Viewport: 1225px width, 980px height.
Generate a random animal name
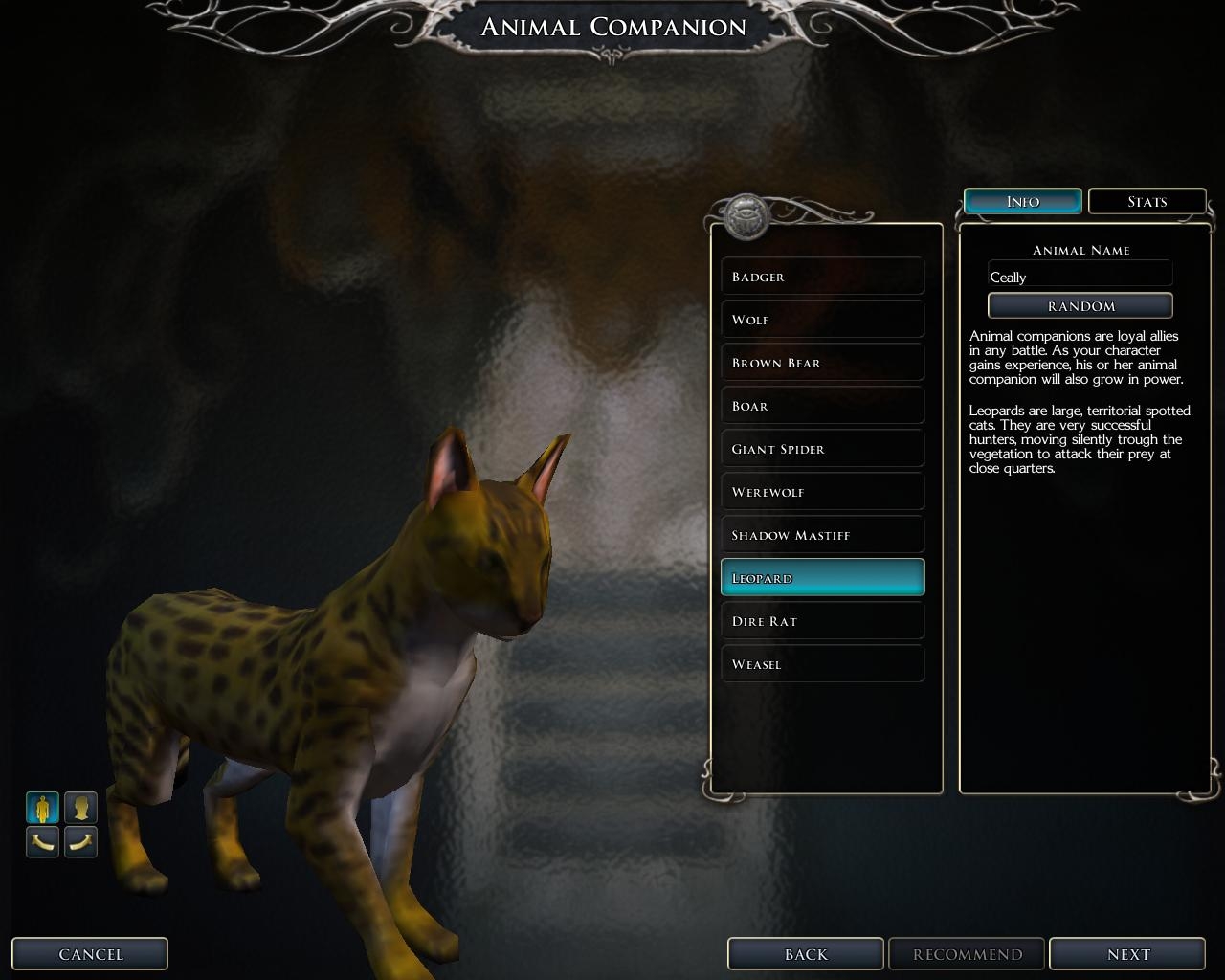[1080, 306]
